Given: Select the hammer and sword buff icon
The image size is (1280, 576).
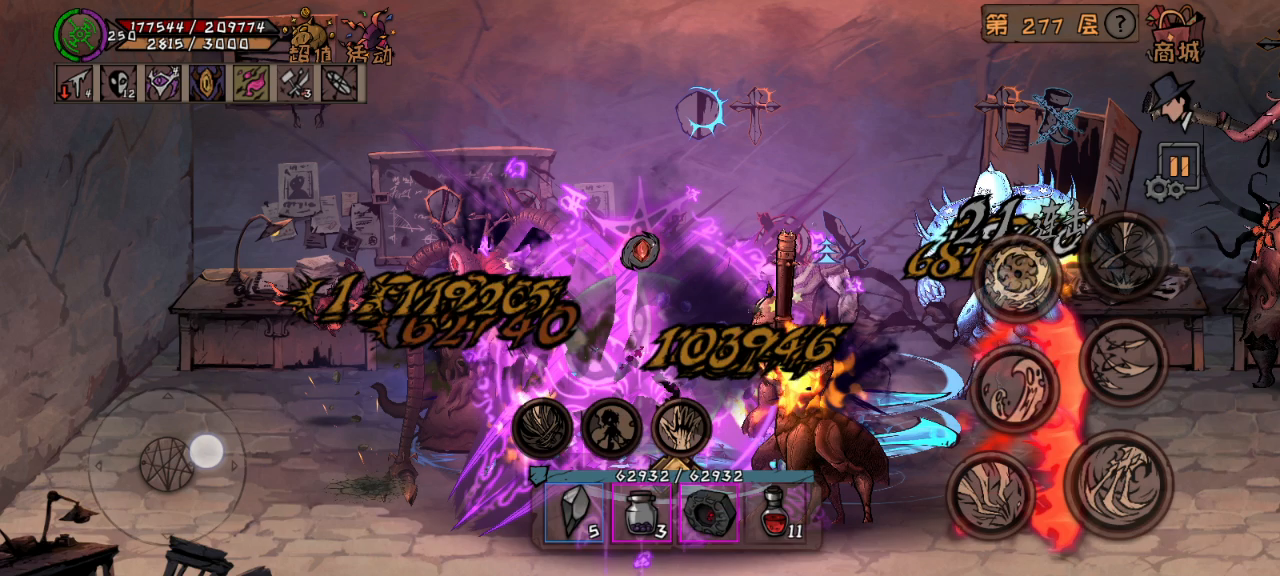Looking at the screenshot, I should click(296, 83).
